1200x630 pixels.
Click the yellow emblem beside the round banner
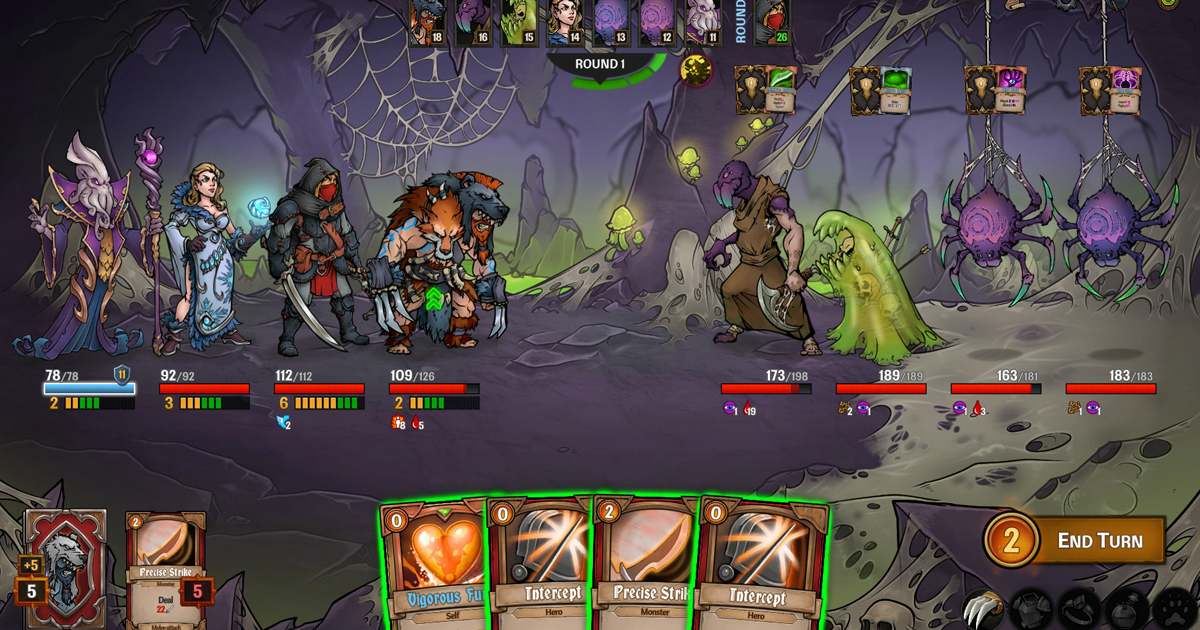tap(696, 69)
